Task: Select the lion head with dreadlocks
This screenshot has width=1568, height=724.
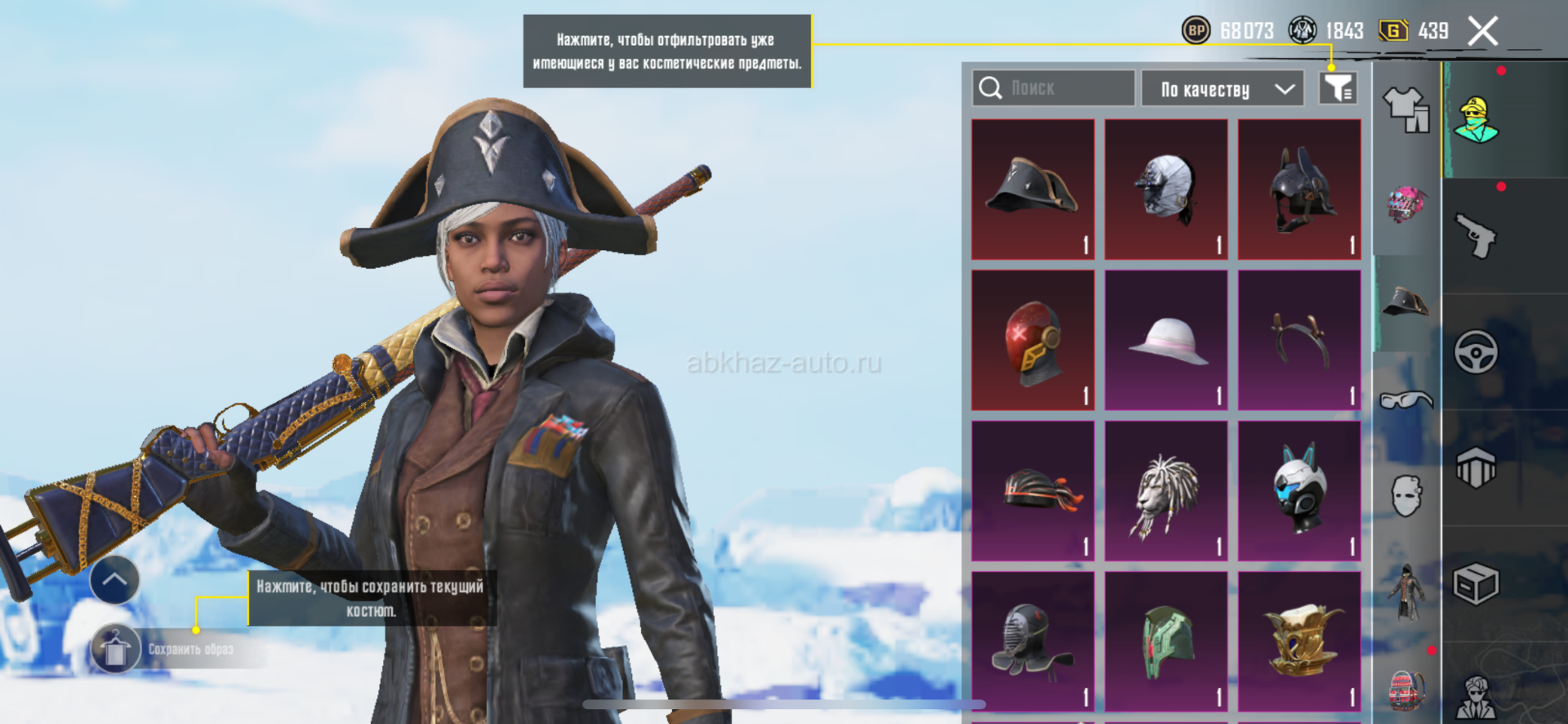Action: tap(1166, 491)
